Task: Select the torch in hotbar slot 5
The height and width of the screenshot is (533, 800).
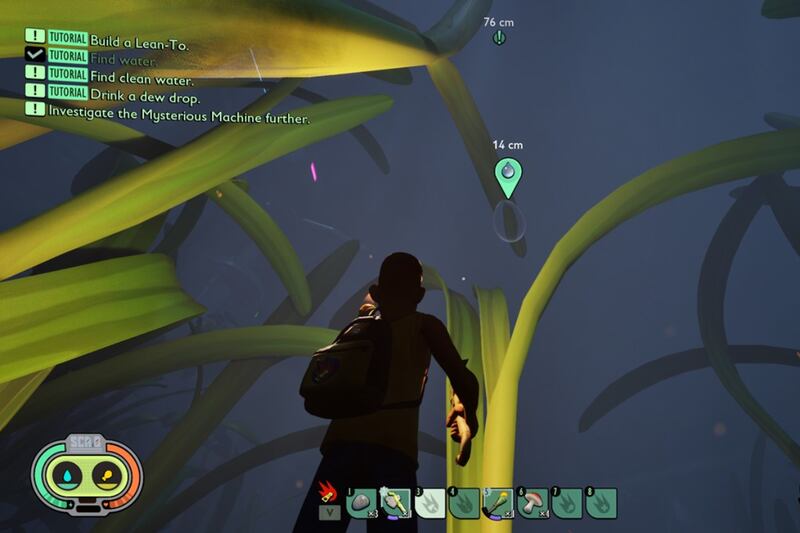Action: point(499,503)
